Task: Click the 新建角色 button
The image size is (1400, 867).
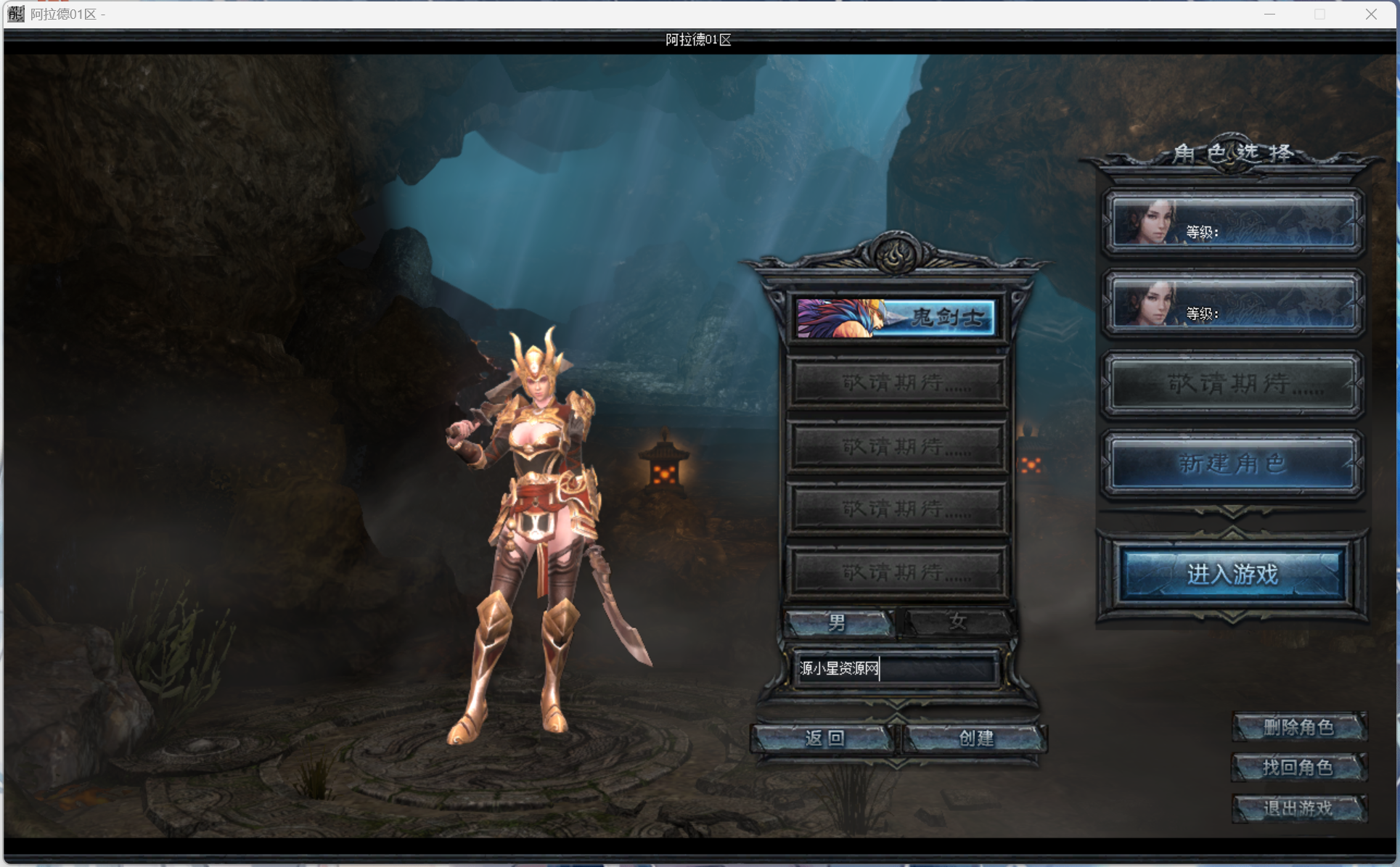Action: pyautogui.click(x=1232, y=463)
